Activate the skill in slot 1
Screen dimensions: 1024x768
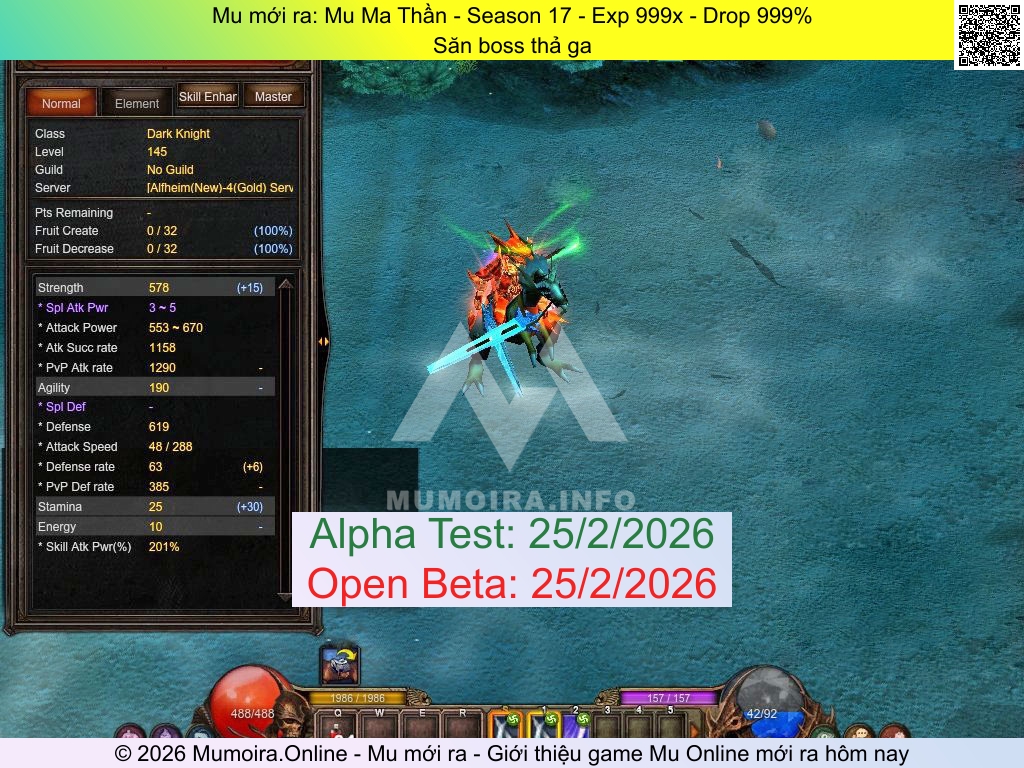click(x=543, y=727)
